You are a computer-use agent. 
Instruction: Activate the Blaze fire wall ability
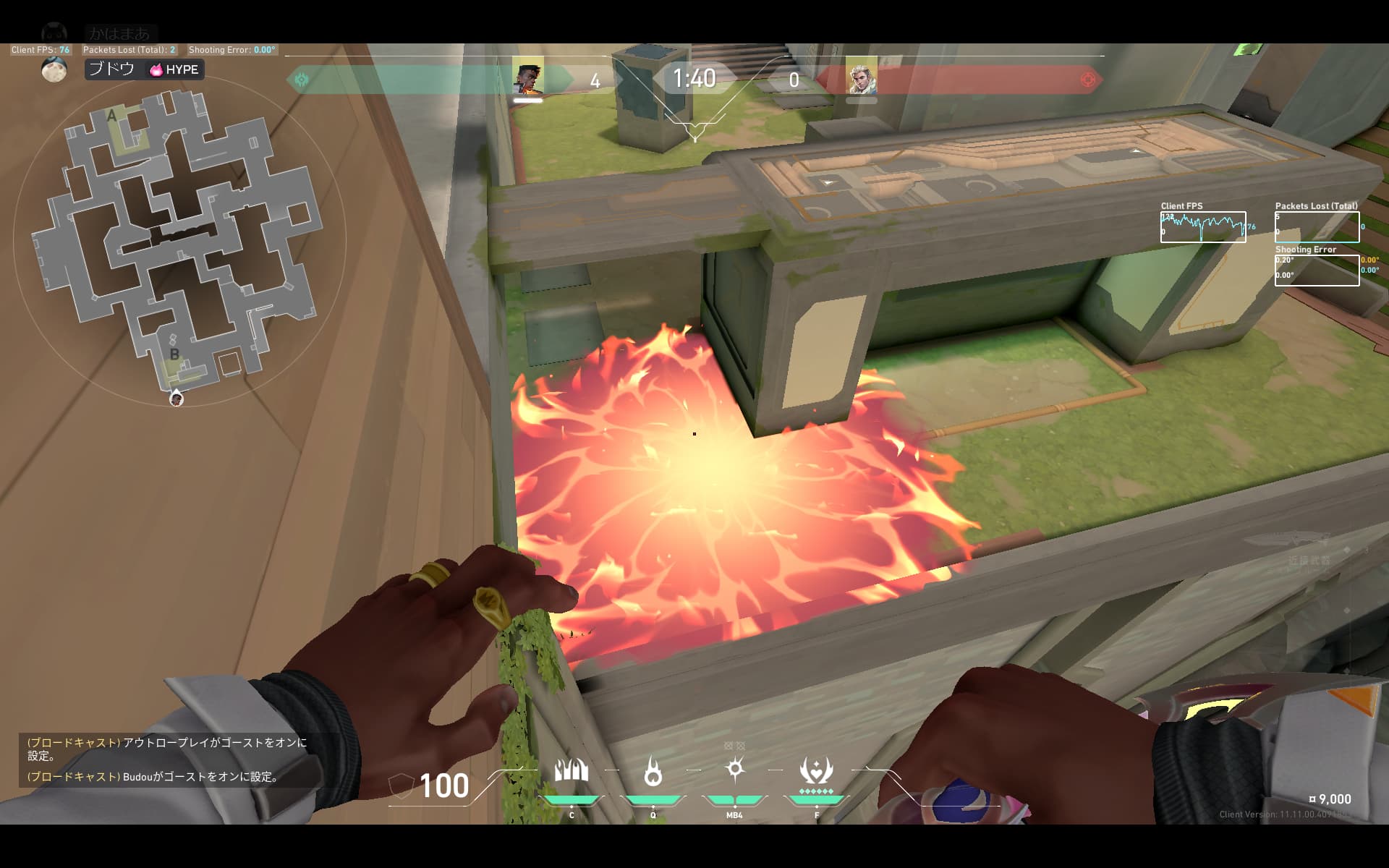[x=571, y=772]
